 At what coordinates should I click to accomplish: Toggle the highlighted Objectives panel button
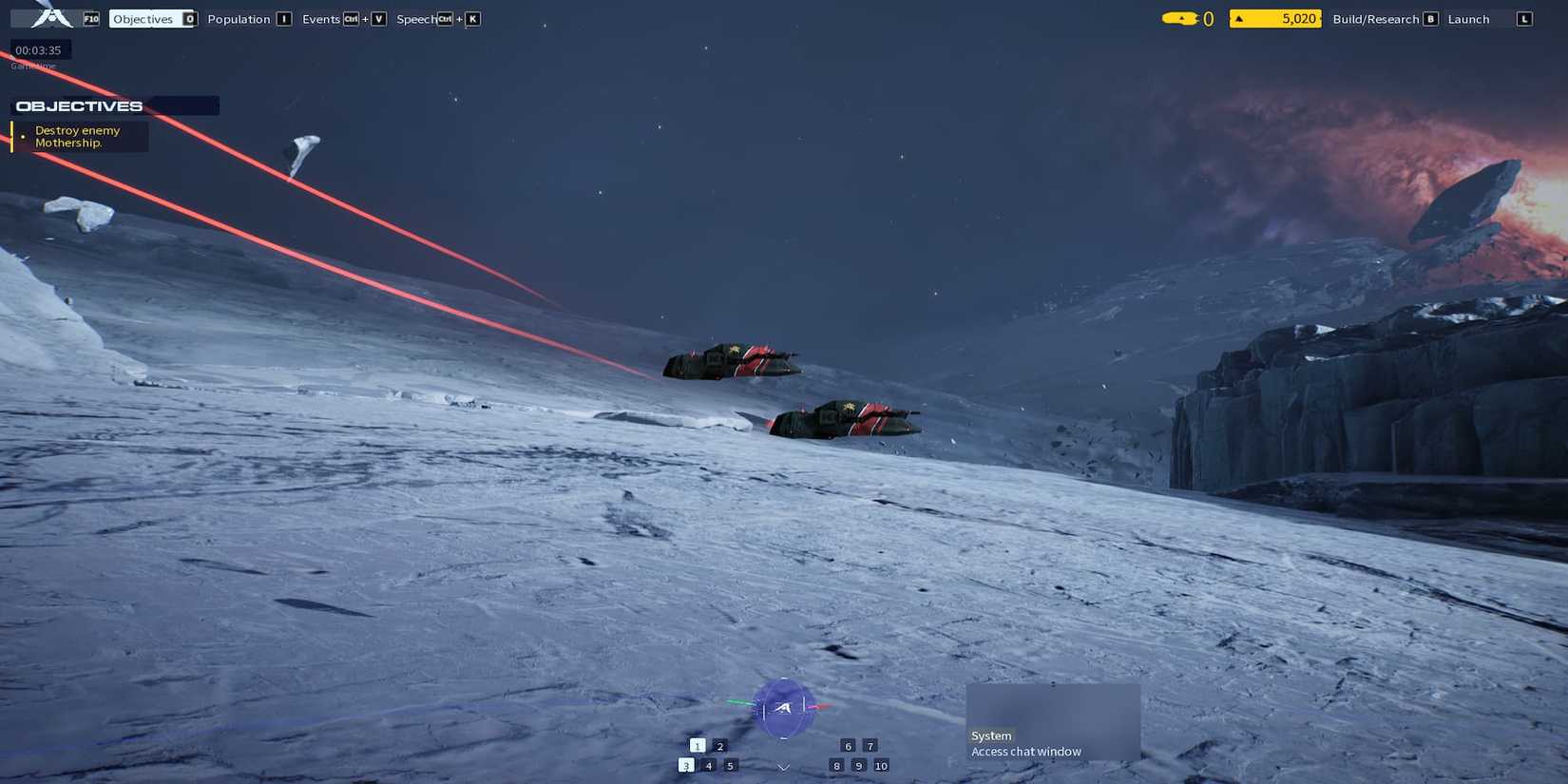coord(143,17)
